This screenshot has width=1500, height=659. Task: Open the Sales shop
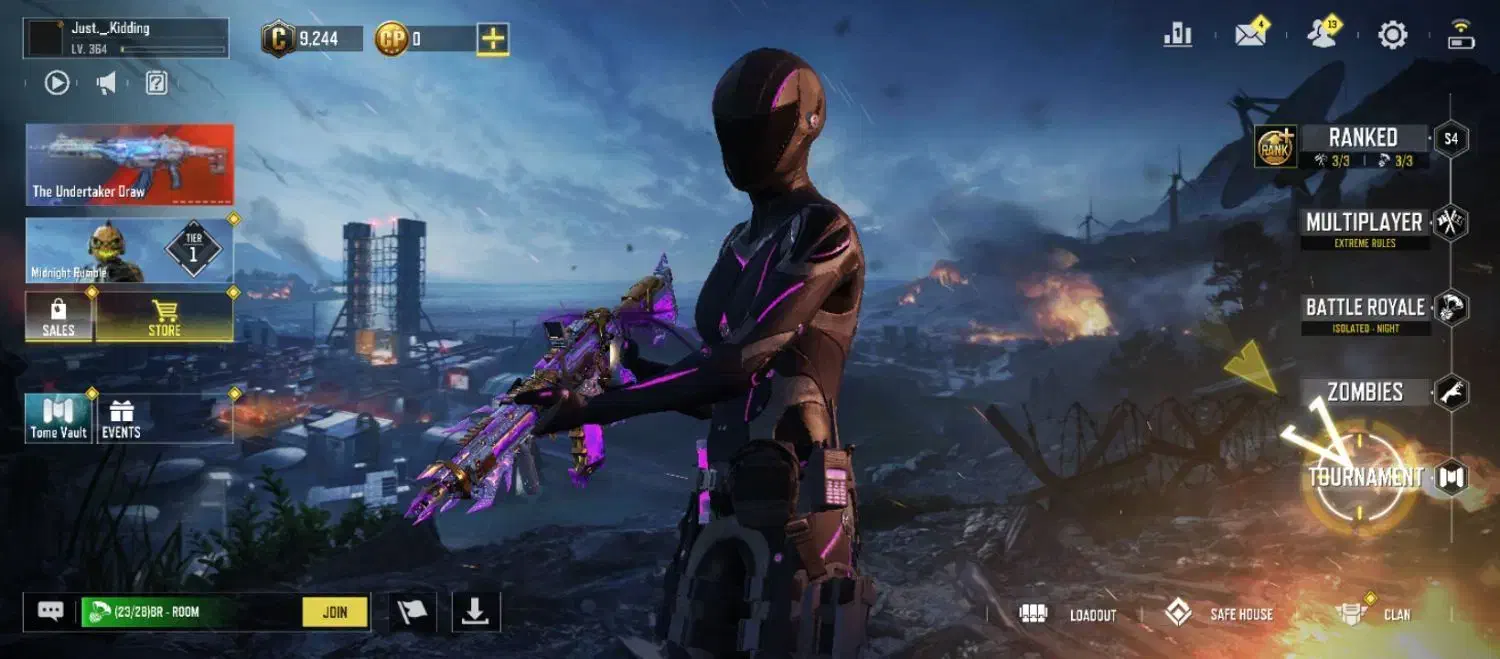[x=59, y=317]
